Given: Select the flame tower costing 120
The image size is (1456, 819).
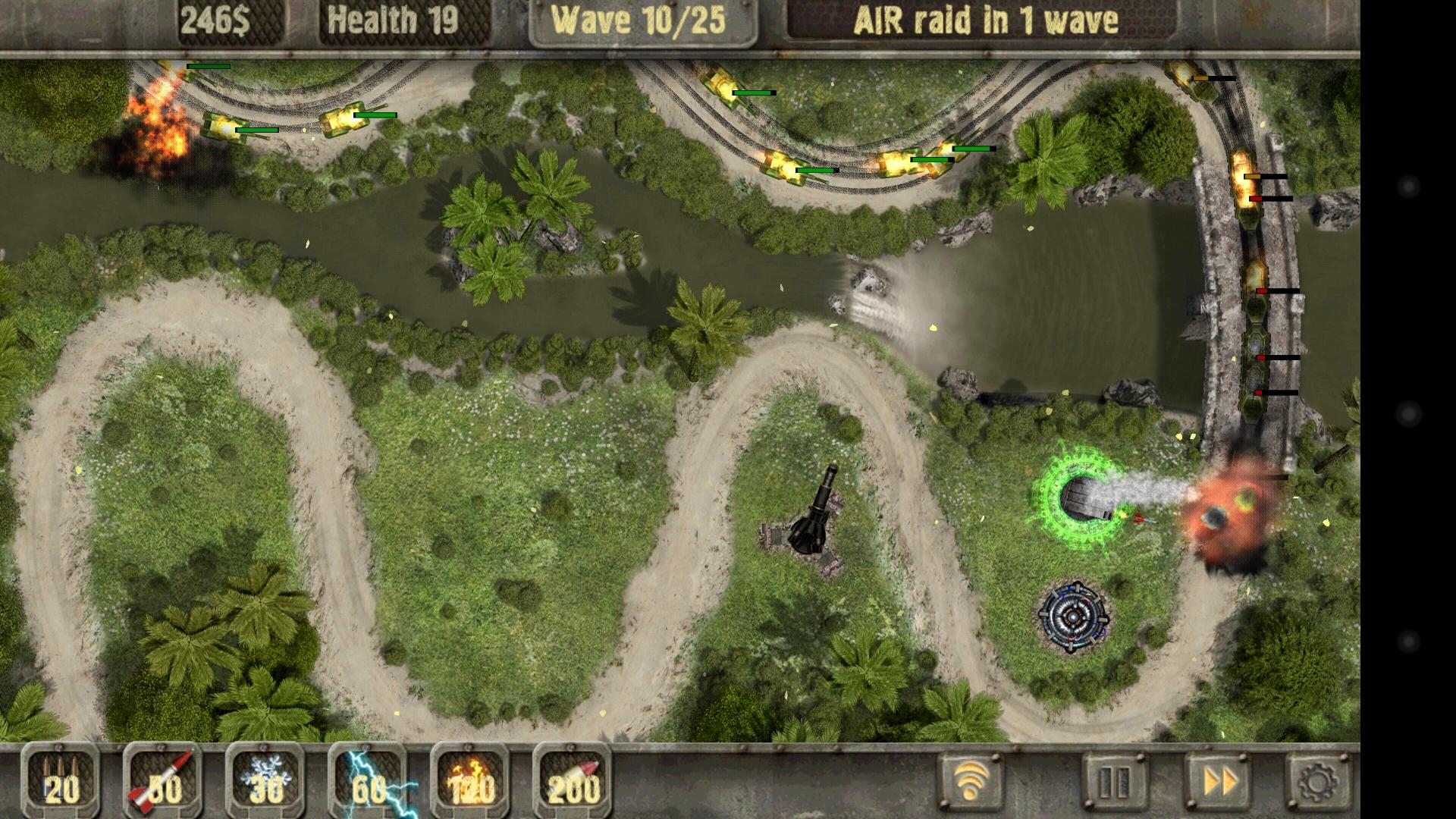Looking at the screenshot, I should click(x=470, y=785).
